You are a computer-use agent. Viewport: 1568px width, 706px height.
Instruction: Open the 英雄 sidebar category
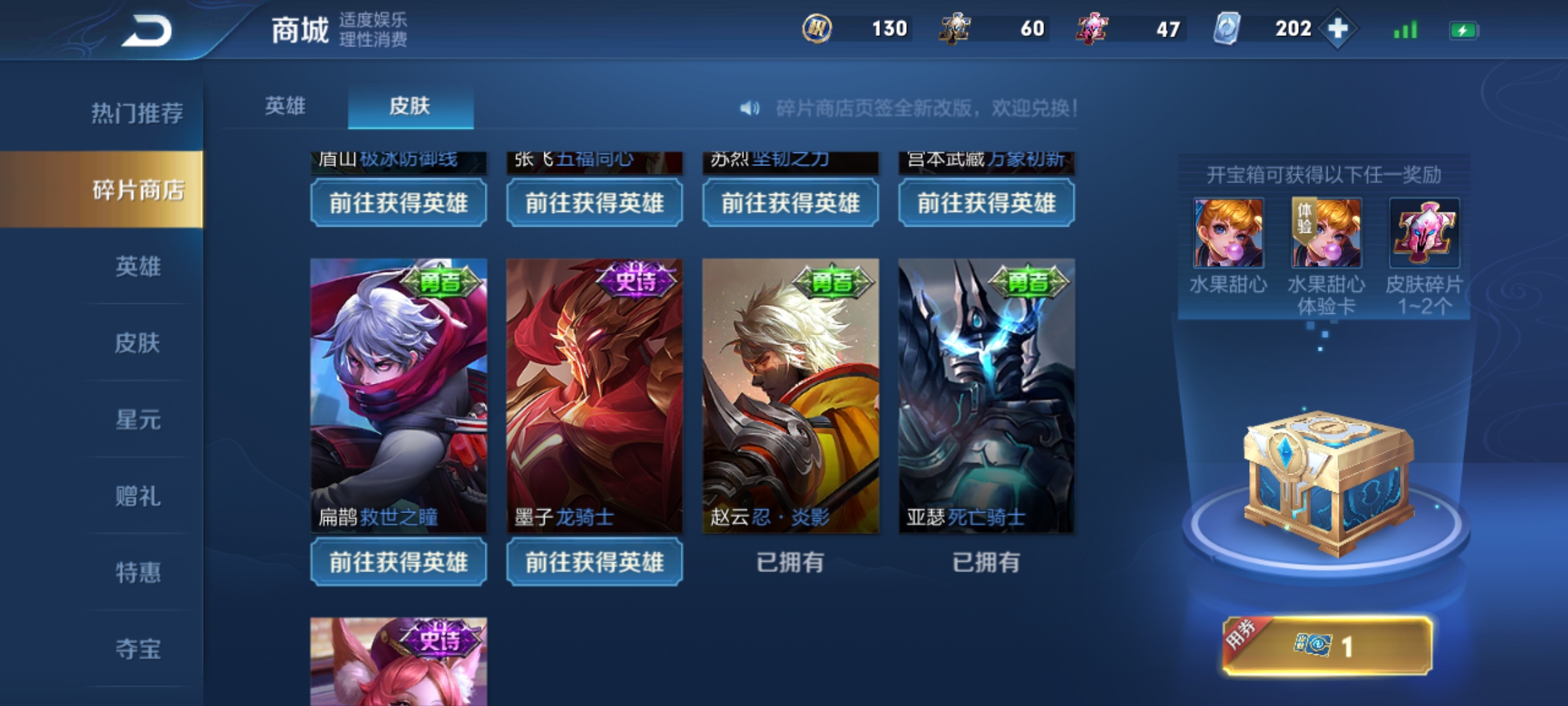(x=137, y=267)
